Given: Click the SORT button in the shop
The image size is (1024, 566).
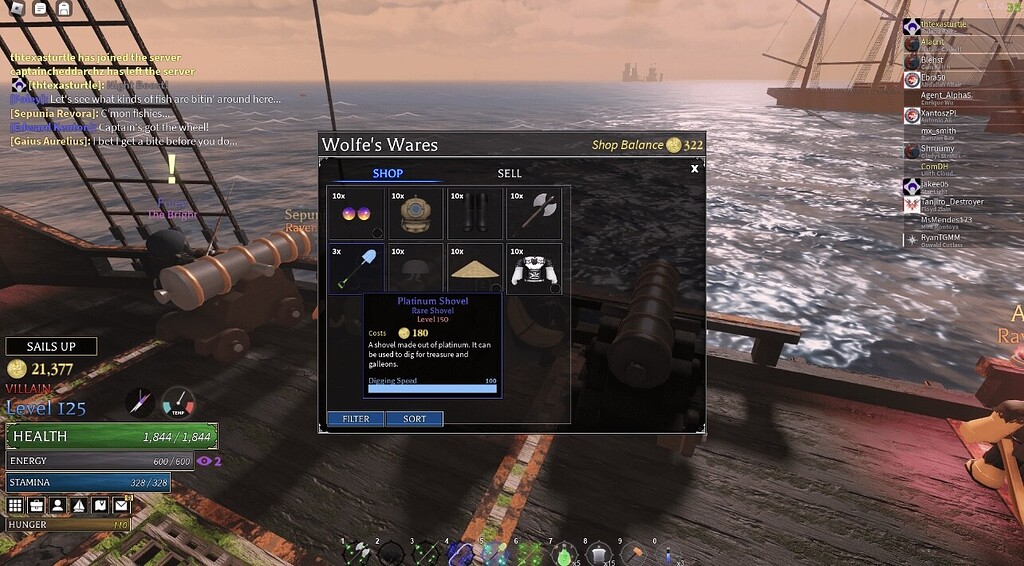Looking at the screenshot, I should pos(414,419).
